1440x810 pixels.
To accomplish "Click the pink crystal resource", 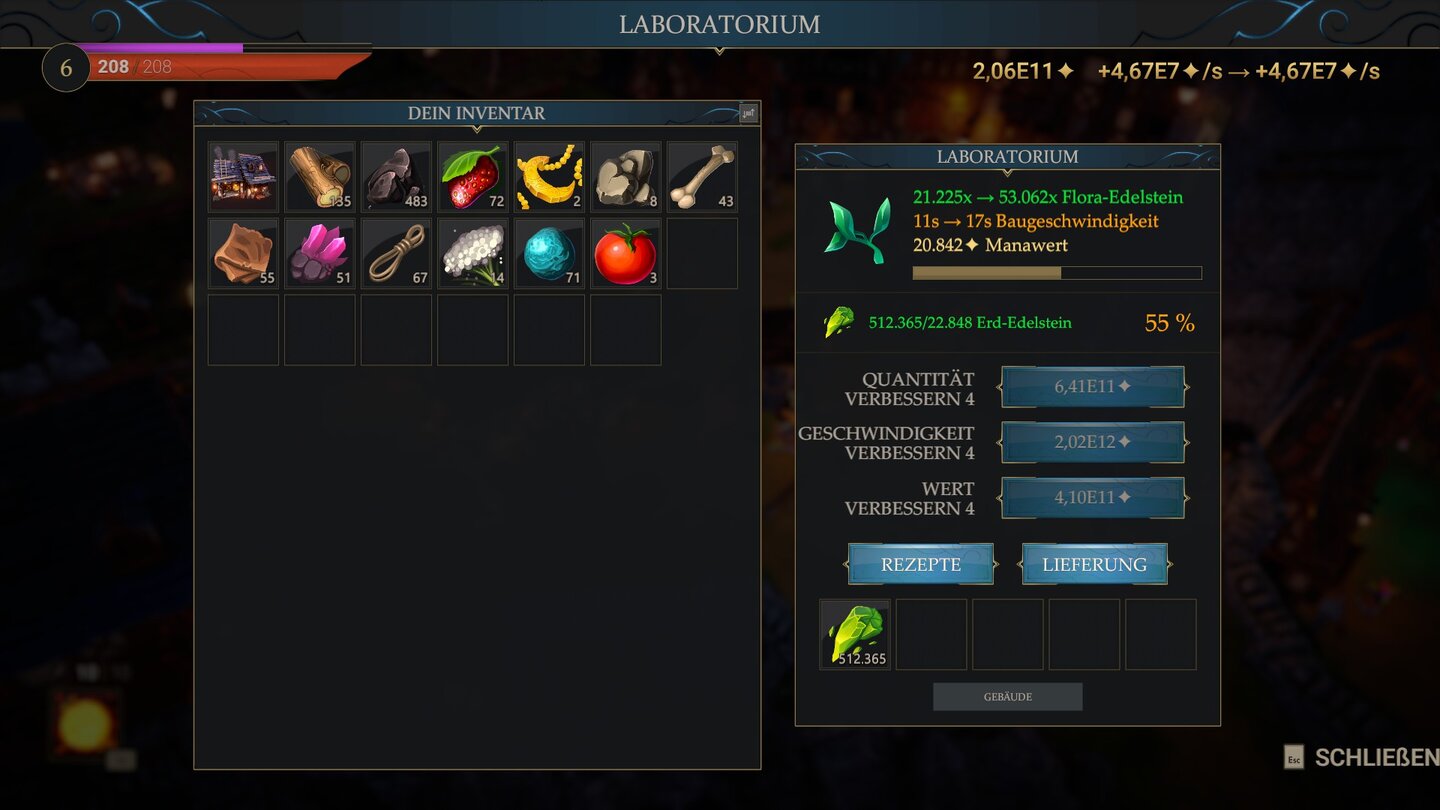I will point(319,252).
